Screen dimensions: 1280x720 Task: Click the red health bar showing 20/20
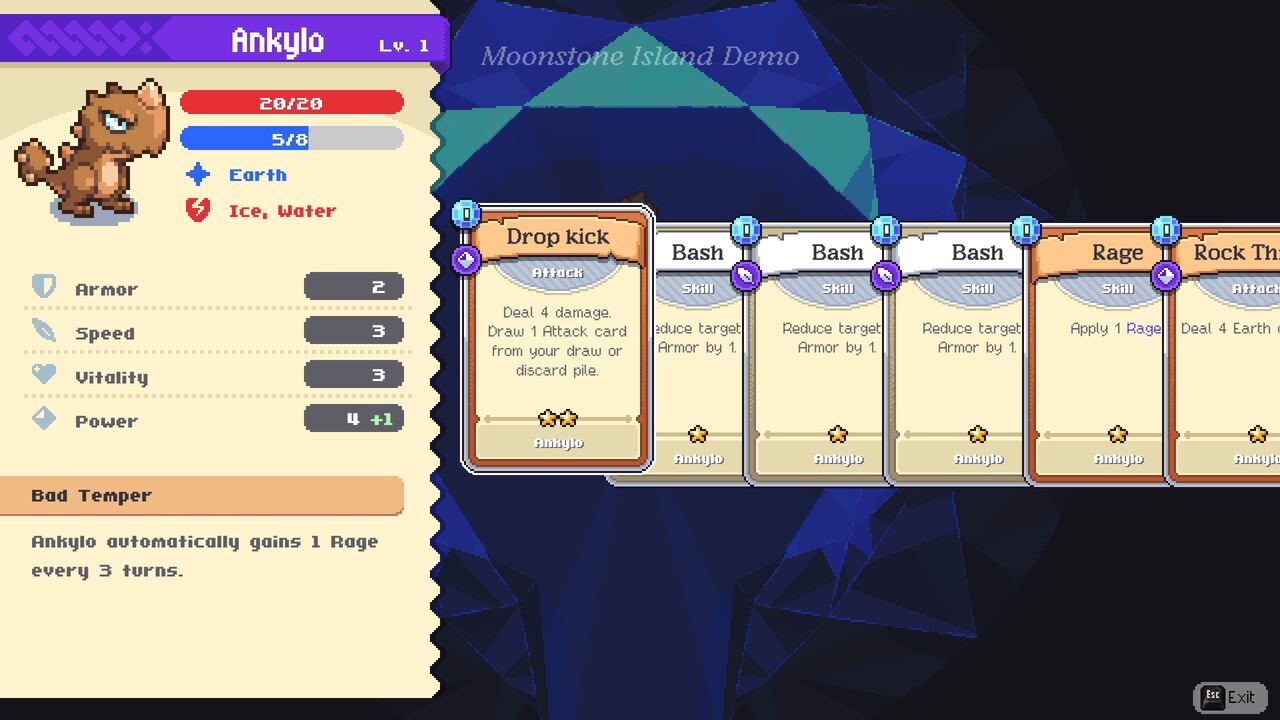coord(291,102)
